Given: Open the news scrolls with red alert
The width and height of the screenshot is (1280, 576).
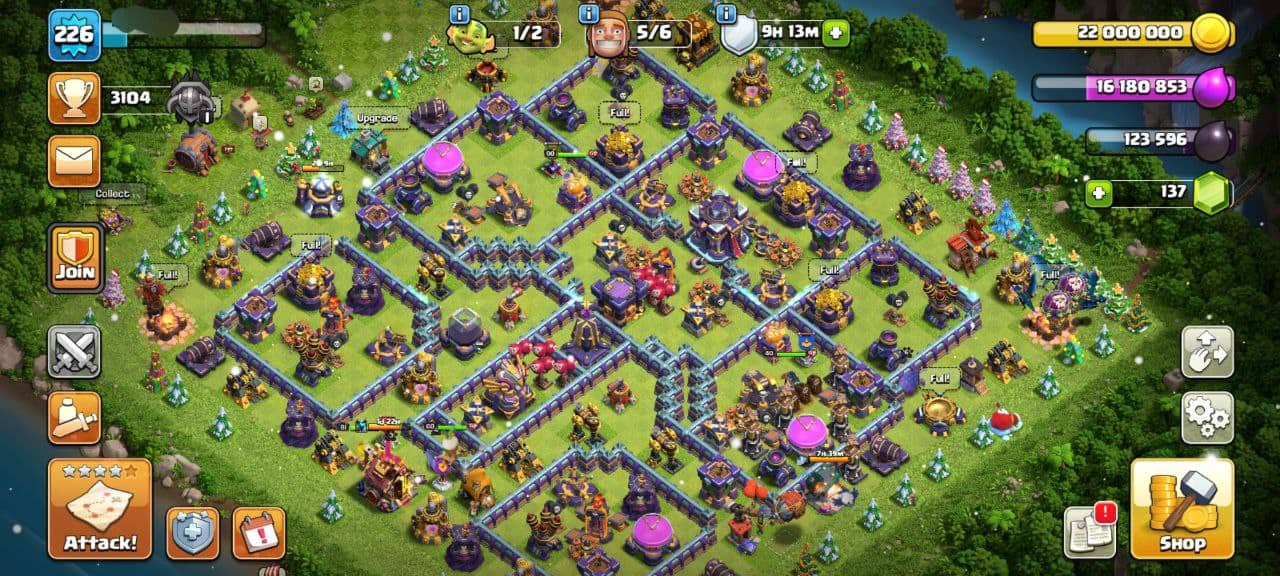Looking at the screenshot, I should tap(1090, 530).
